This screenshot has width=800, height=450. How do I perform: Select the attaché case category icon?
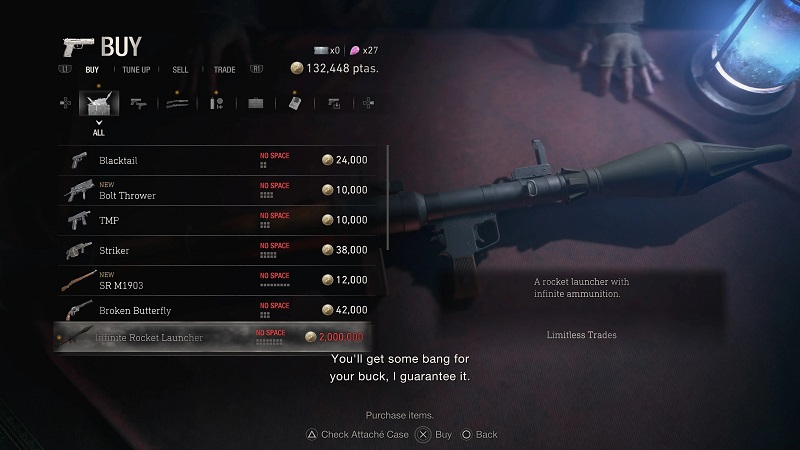coord(255,103)
